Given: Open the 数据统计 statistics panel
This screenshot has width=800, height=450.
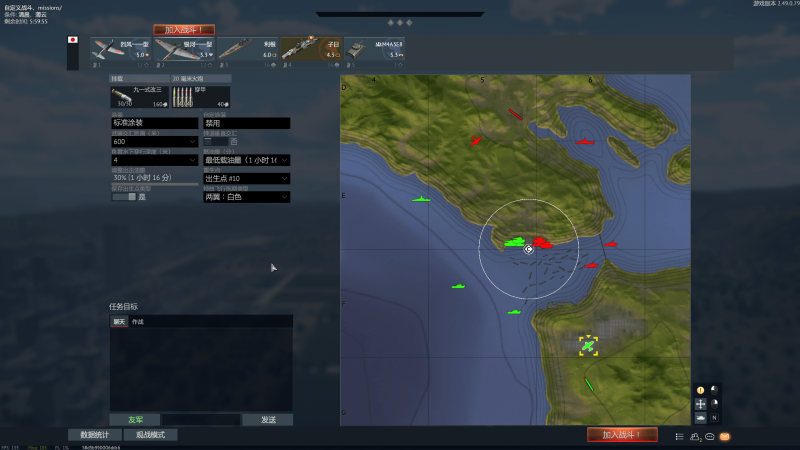Looking at the screenshot, I should coord(94,435).
